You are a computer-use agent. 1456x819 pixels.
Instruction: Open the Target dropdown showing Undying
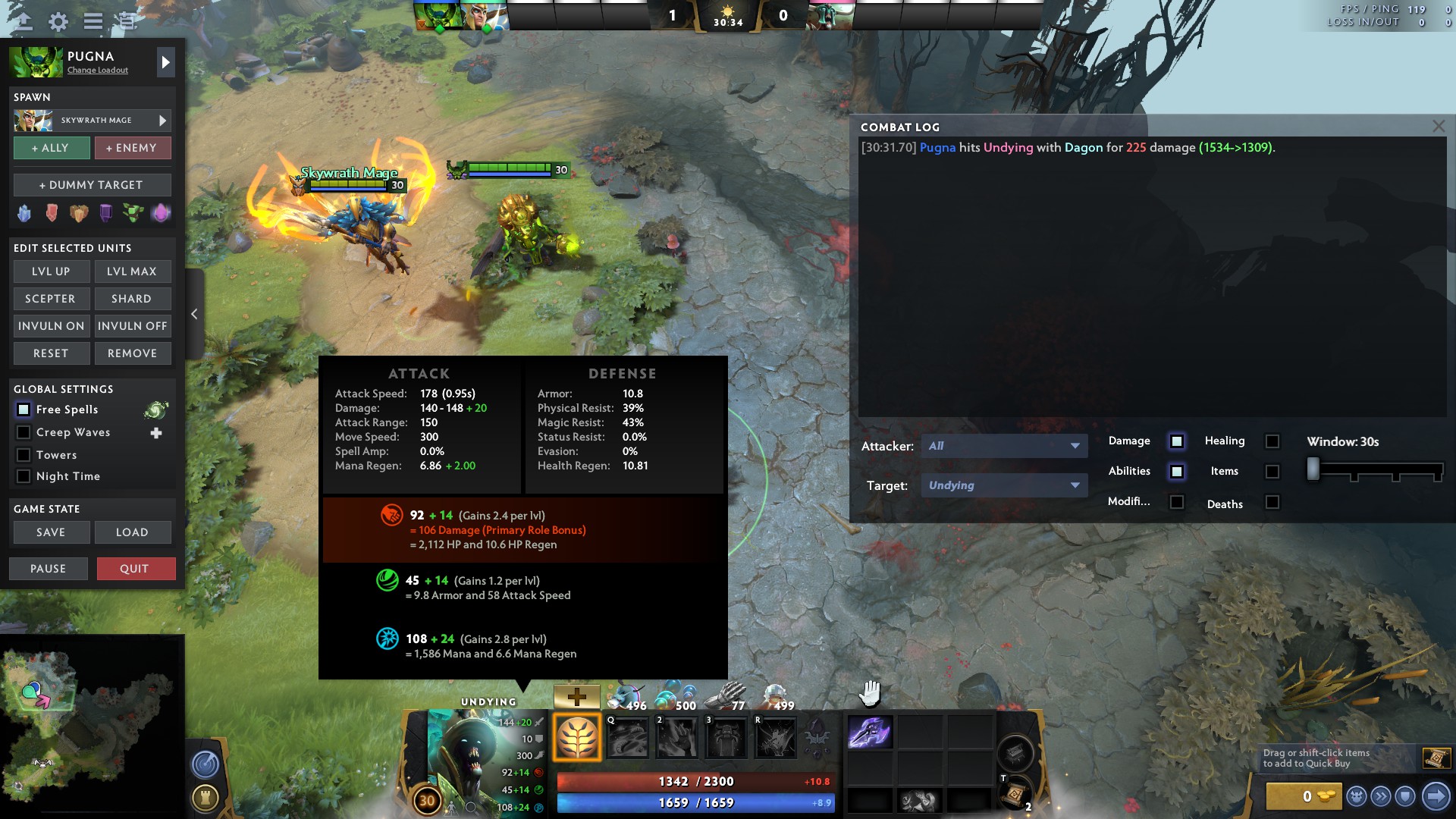[1005, 485]
